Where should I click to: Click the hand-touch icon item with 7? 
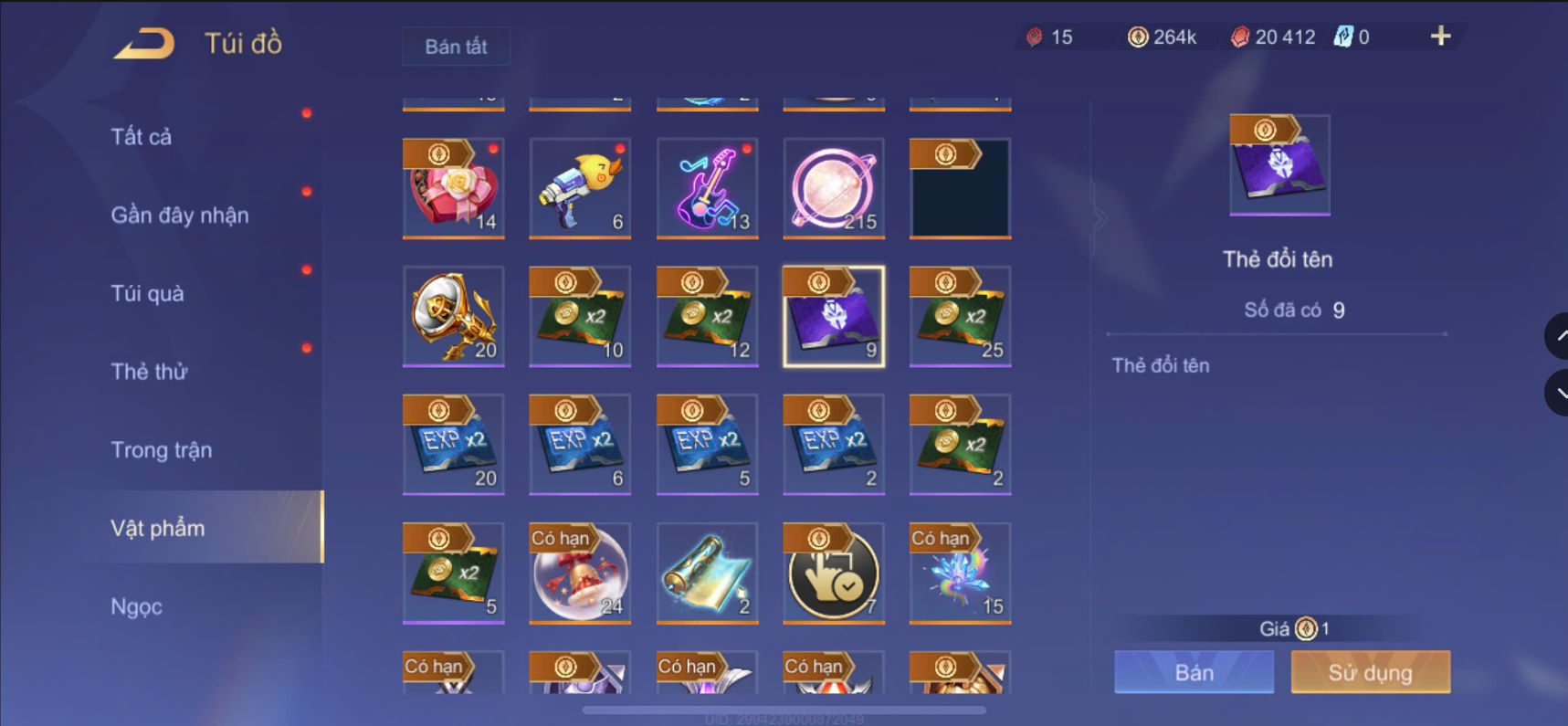click(x=833, y=573)
